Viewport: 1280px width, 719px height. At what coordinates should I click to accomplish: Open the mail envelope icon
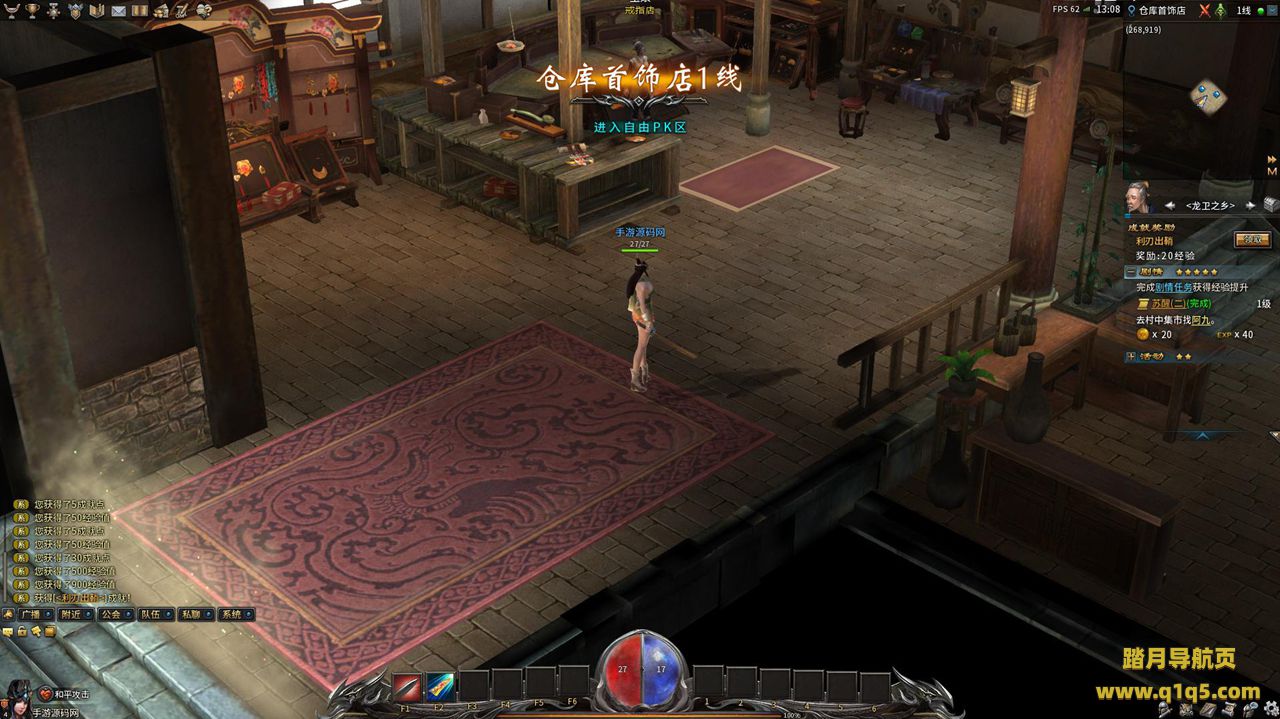[x=119, y=10]
